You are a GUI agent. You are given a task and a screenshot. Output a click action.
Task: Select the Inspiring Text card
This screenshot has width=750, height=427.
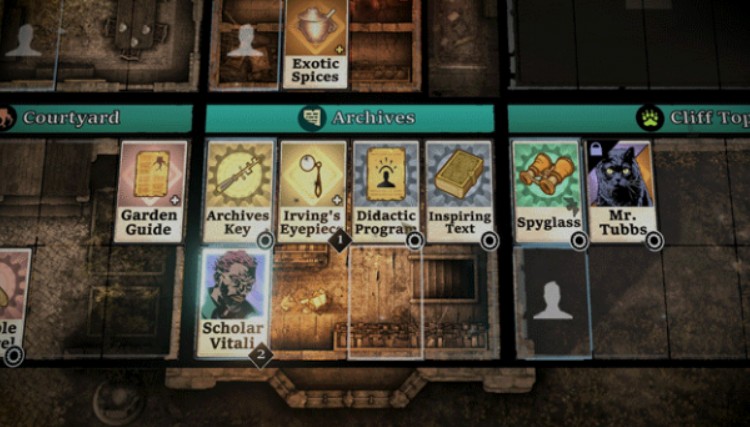[459, 190]
